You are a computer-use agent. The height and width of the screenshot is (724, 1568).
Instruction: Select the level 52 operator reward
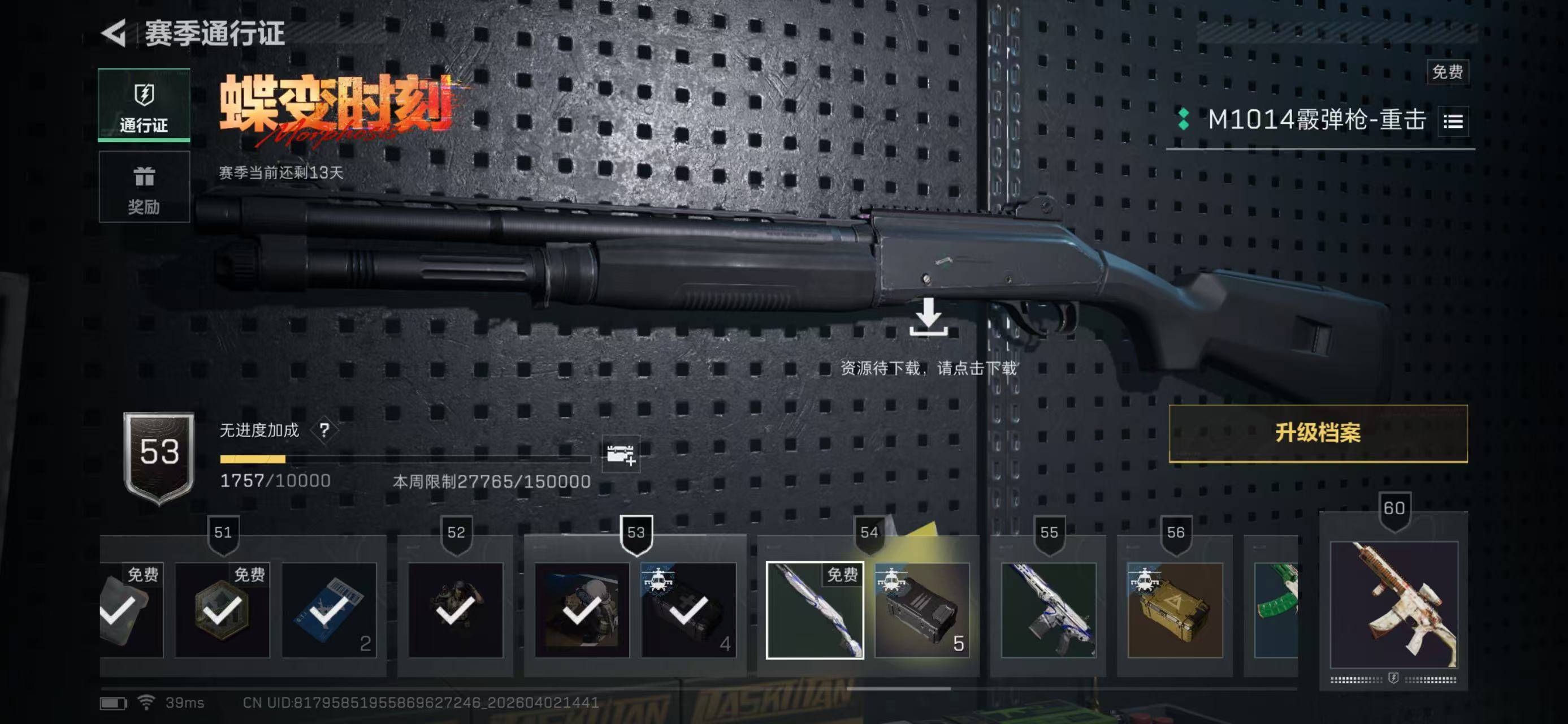(455, 610)
